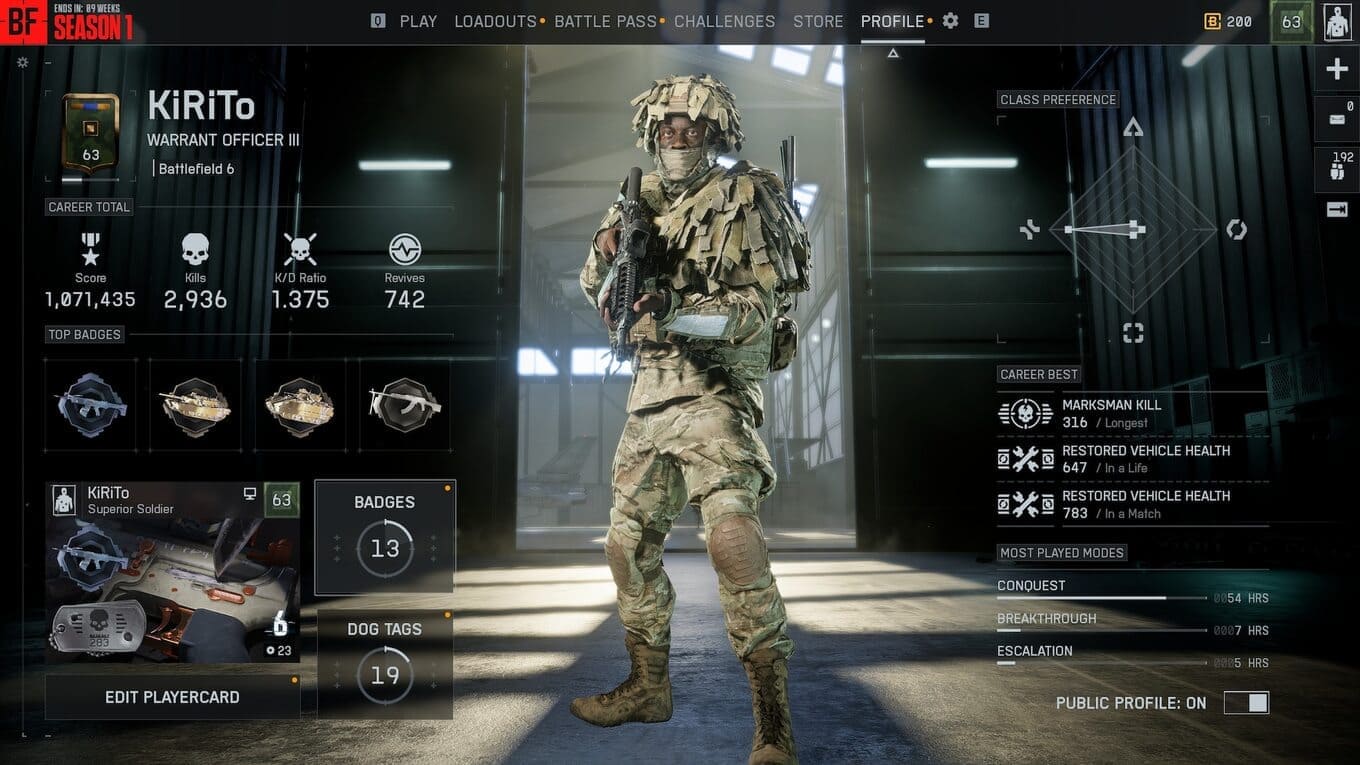Toggle the Public Profile switch
The image size is (1360, 765).
click(x=1246, y=703)
